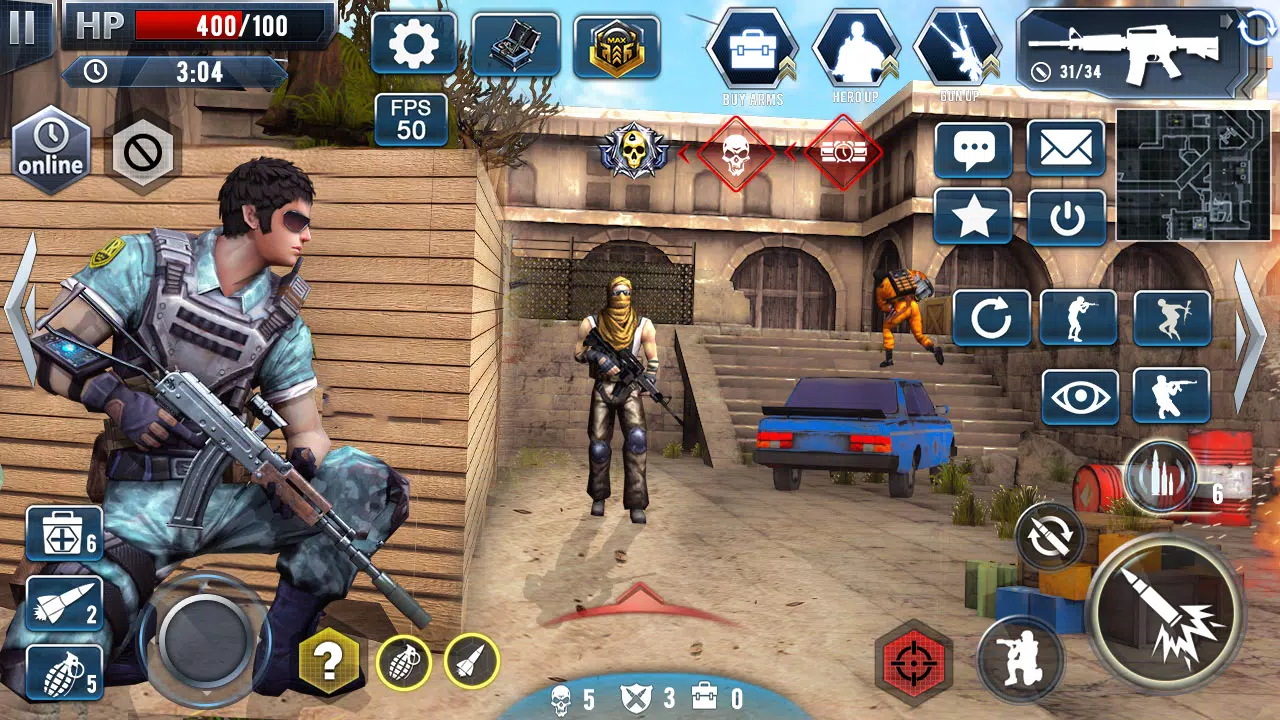1280x720 pixels.
Task: Fire a rocket from the left panel
Action: 57,602
